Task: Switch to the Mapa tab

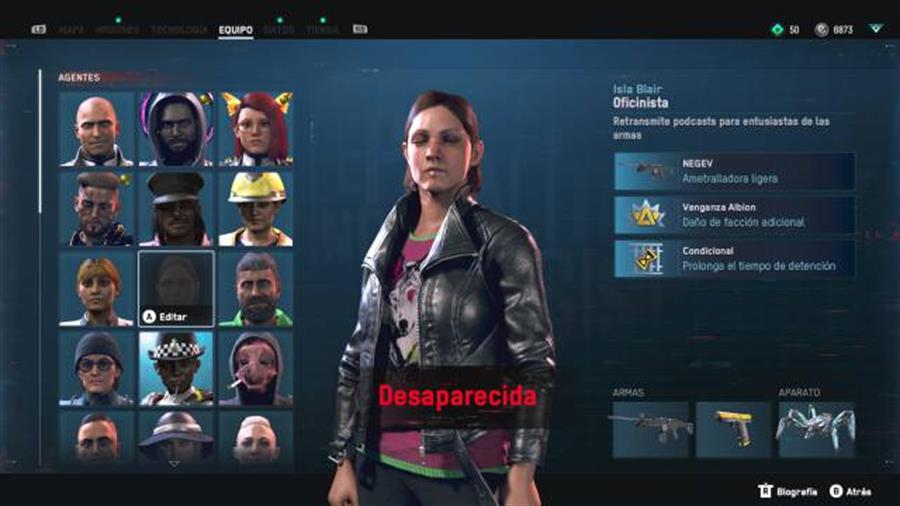Action: pyautogui.click(x=71, y=30)
